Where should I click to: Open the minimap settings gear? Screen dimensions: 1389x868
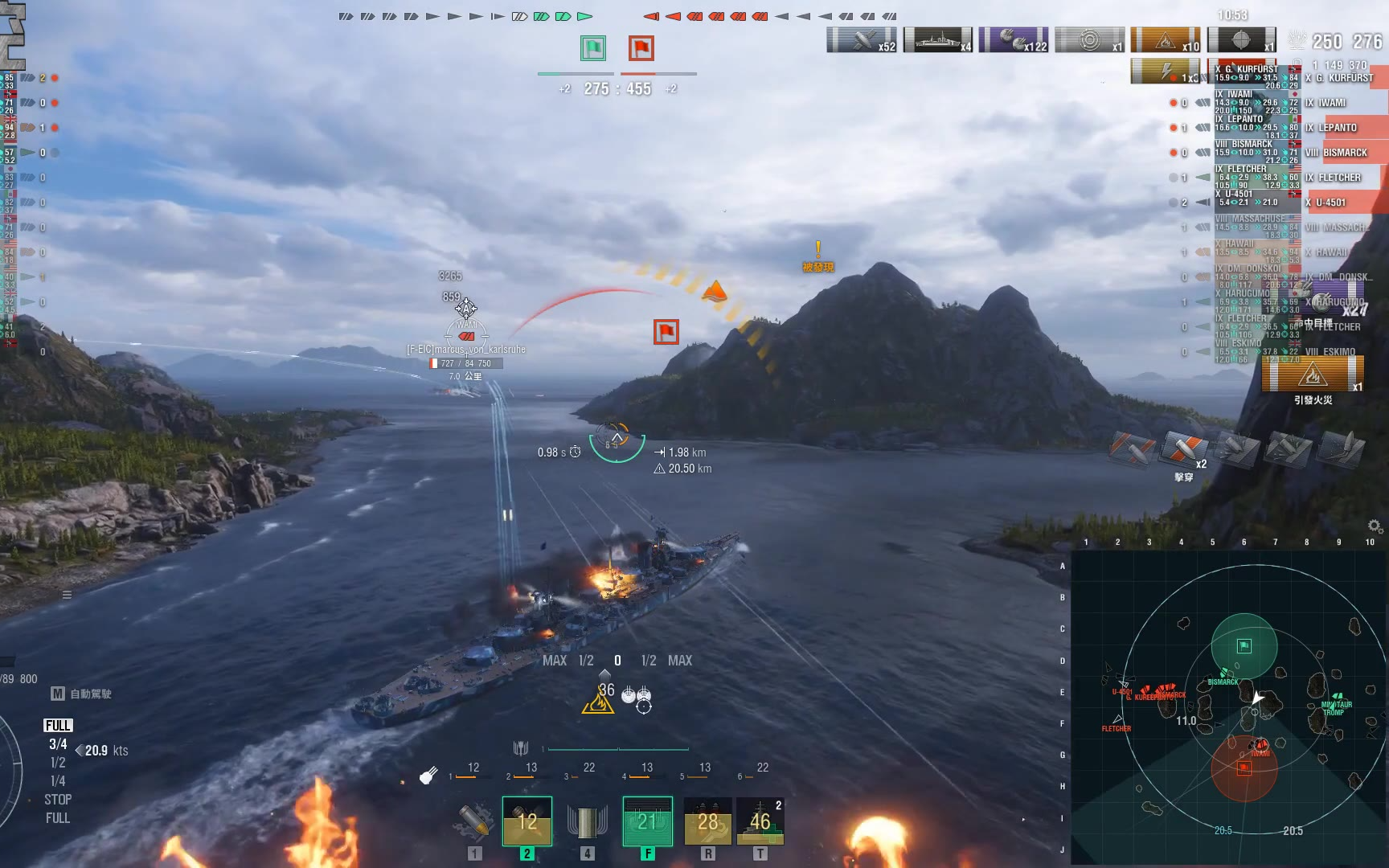pos(1375,526)
